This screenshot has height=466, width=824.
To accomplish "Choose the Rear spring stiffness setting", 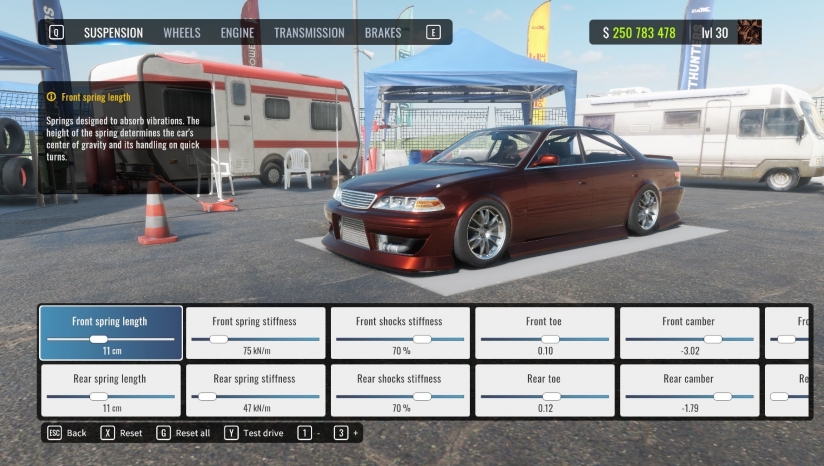I will coord(256,390).
